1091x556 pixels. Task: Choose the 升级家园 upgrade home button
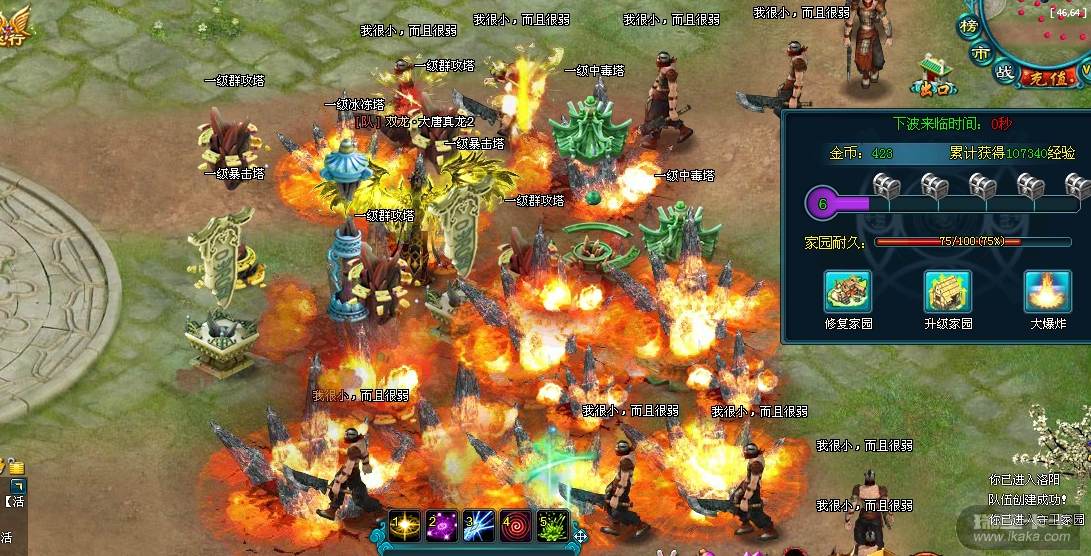(x=947, y=292)
